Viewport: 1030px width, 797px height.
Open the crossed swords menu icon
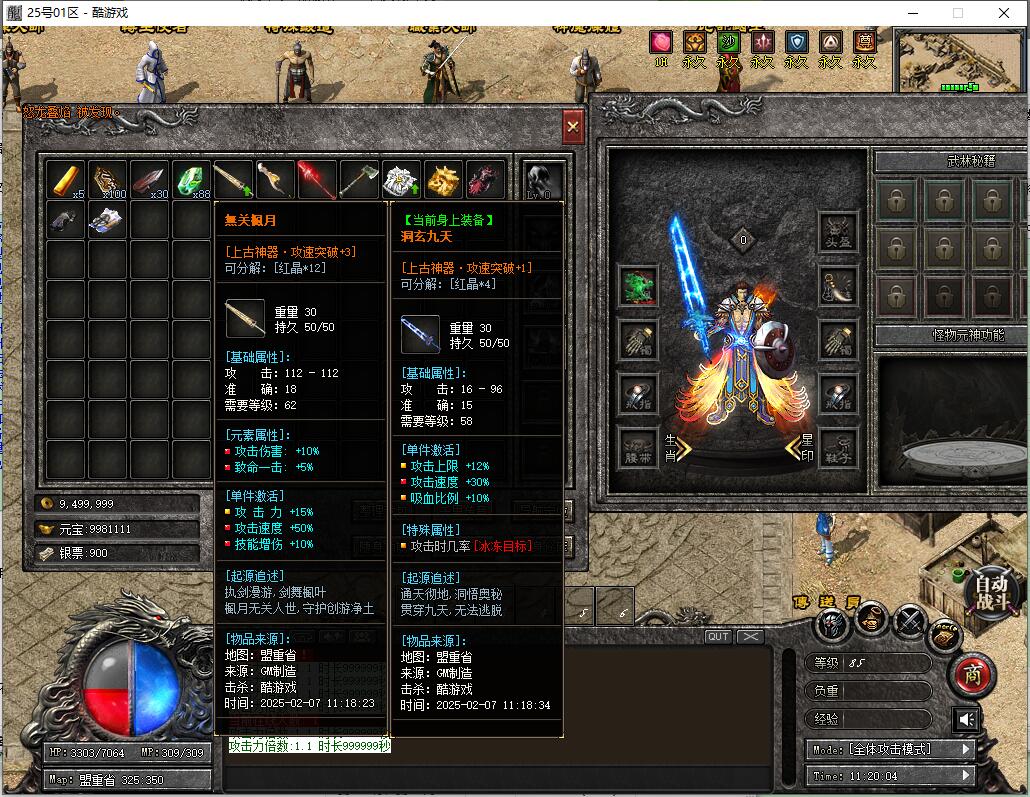[x=909, y=623]
